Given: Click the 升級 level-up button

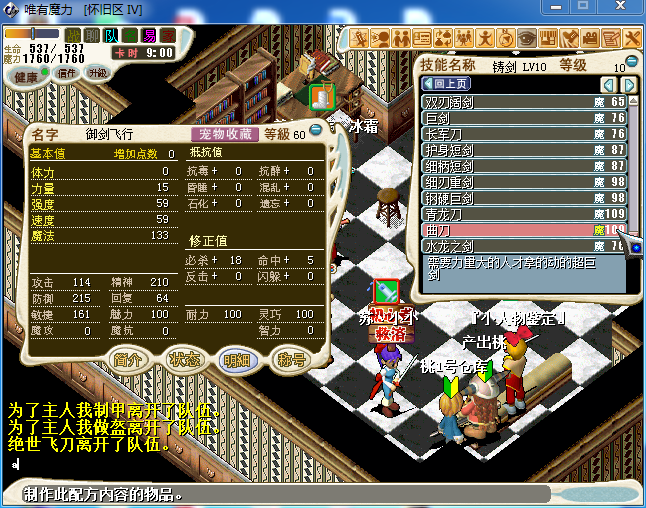Looking at the screenshot, I should [97, 73].
